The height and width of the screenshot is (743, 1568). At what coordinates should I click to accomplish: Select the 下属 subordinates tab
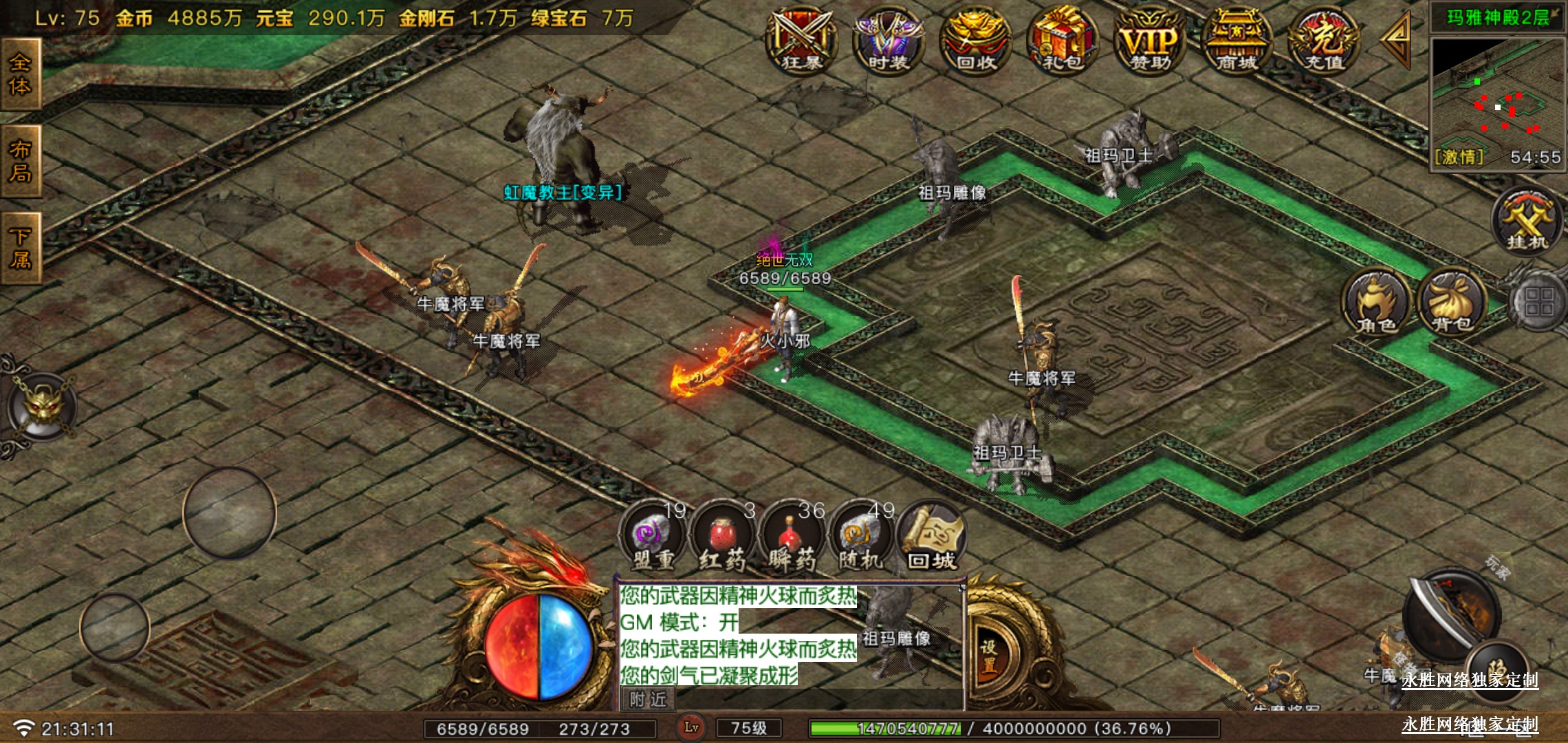pyautogui.click(x=21, y=248)
